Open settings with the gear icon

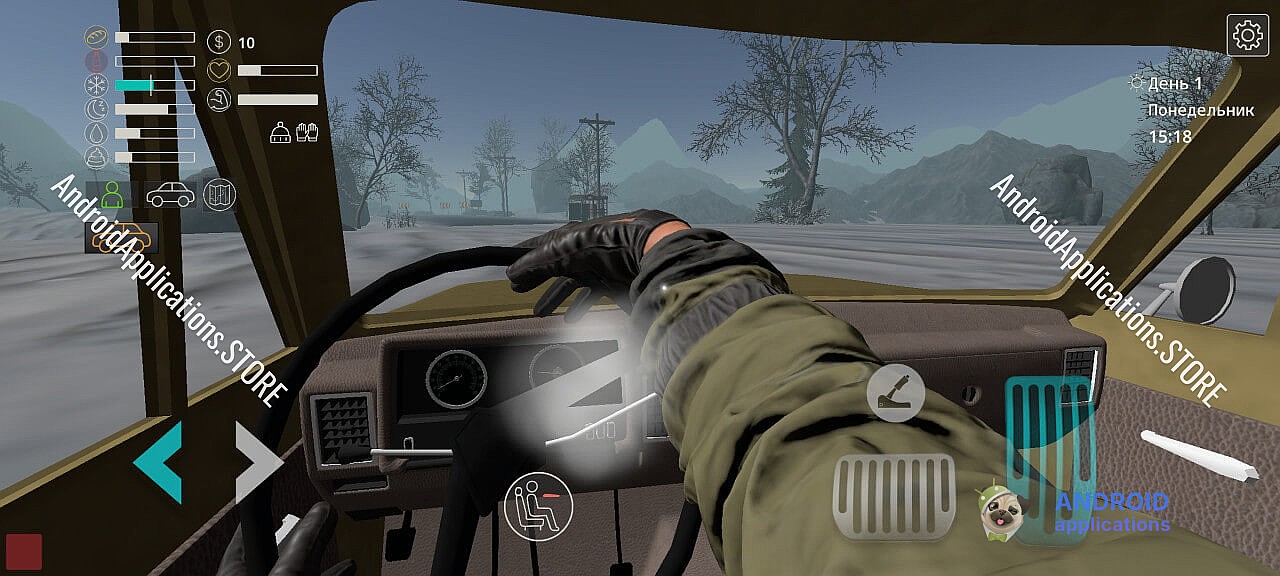click(x=1248, y=36)
